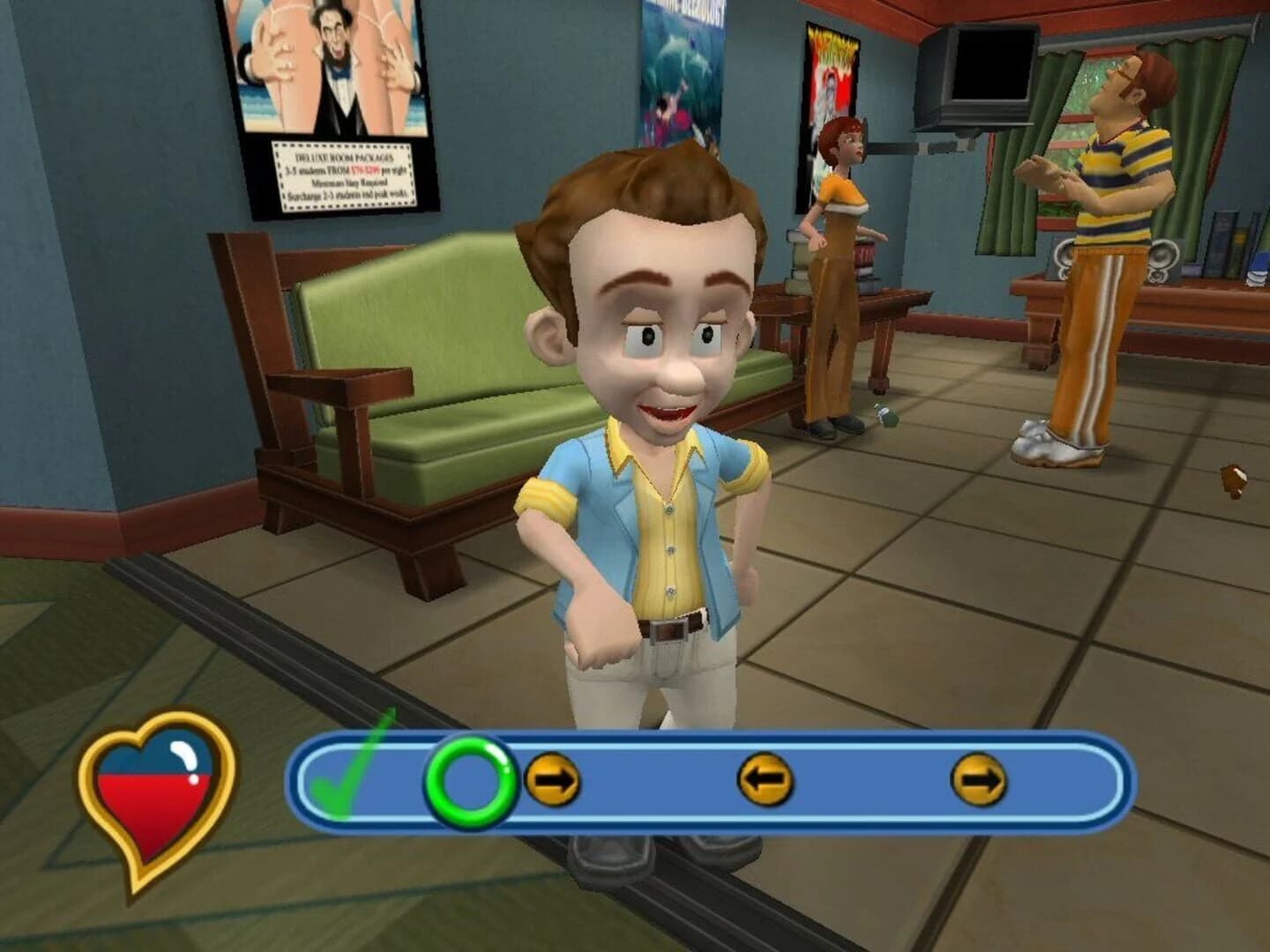This screenshot has height=952, width=1270.
Task: Click the green checkmark on the conversation bar
Action: (x=349, y=784)
